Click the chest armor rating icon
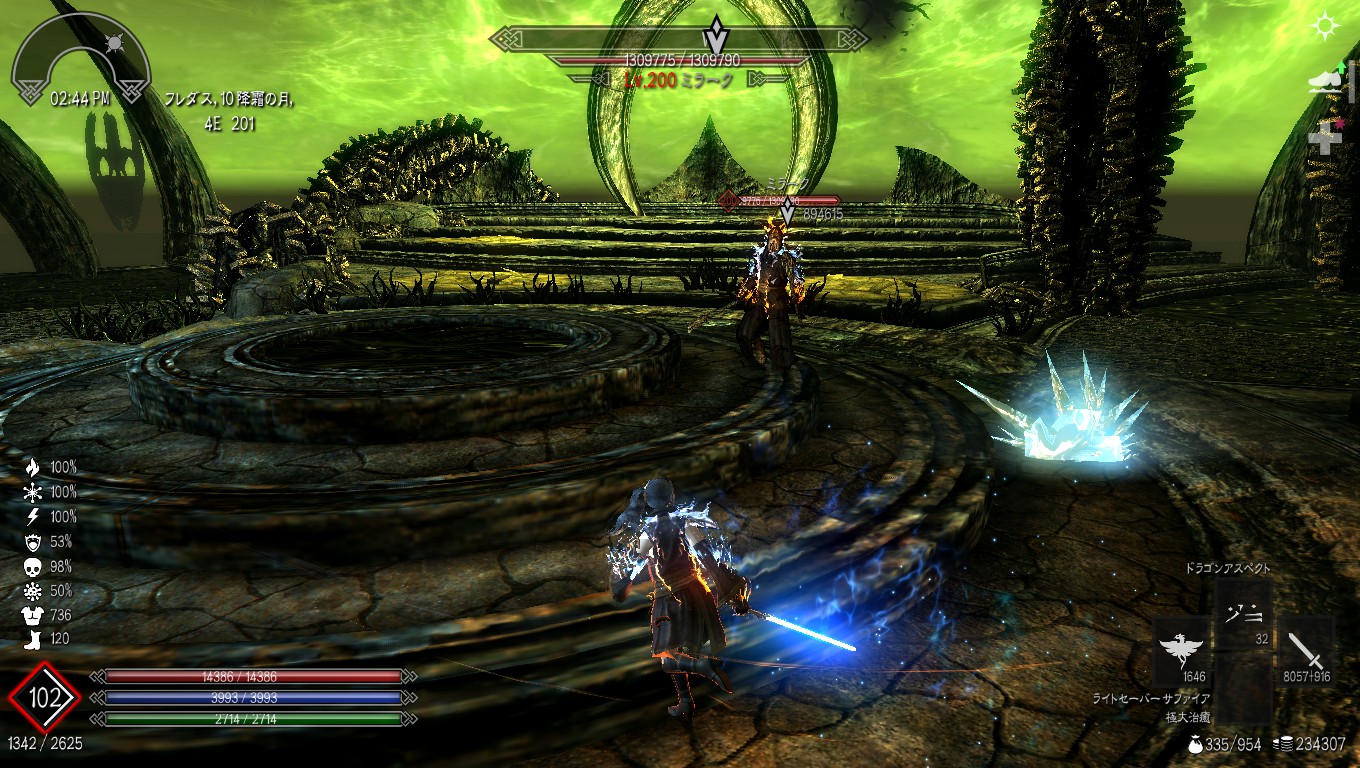The image size is (1360, 768). [33, 616]
